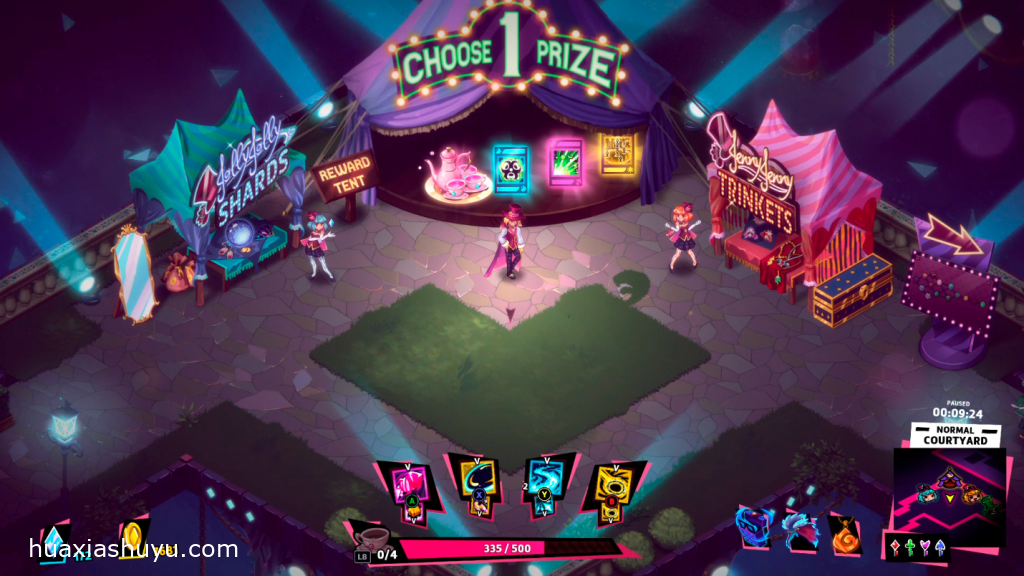
Task: Activate the pink ability card
Action: (x=408, y=487)
